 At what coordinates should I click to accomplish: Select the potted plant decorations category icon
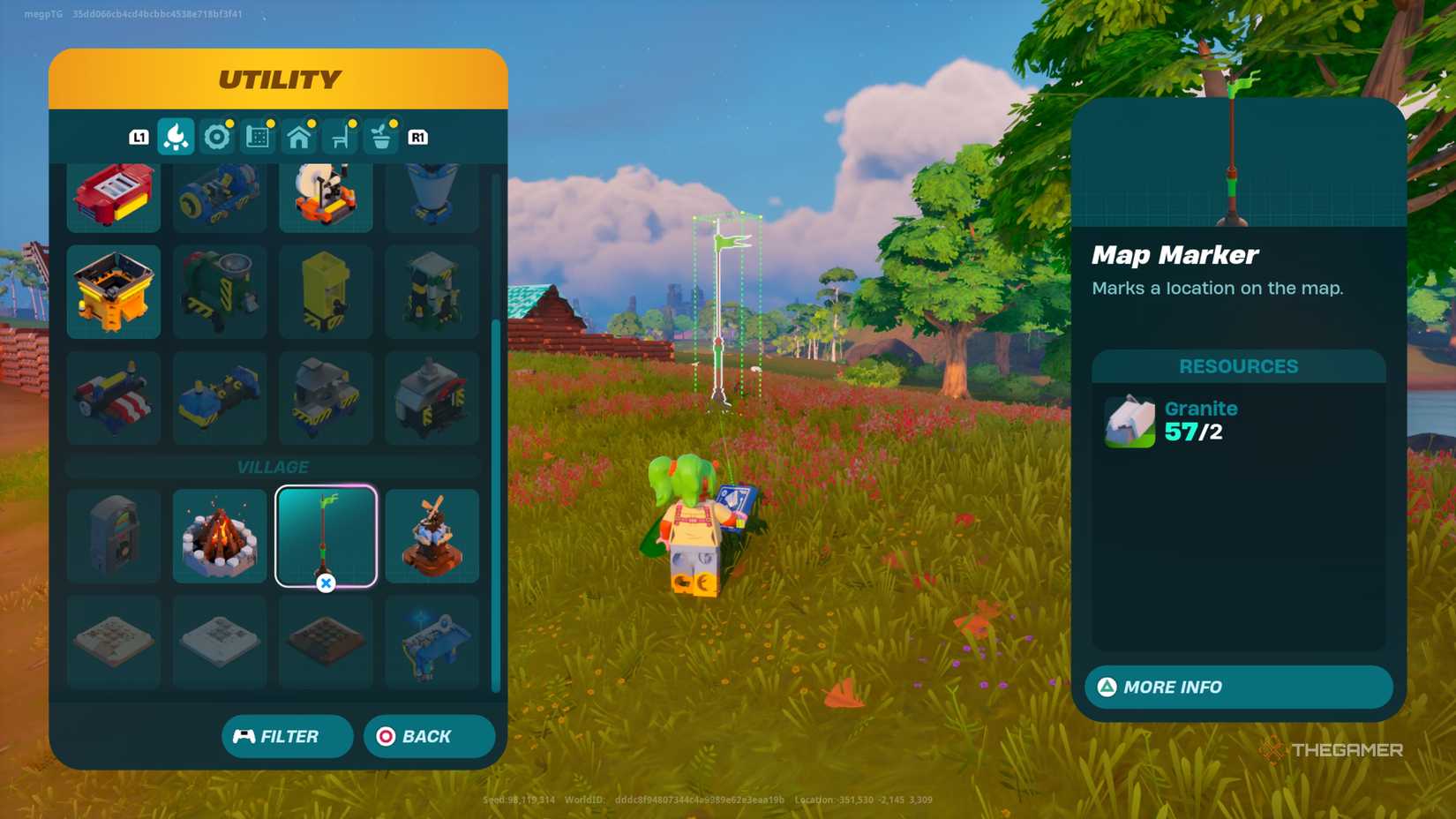click(380, 137)
